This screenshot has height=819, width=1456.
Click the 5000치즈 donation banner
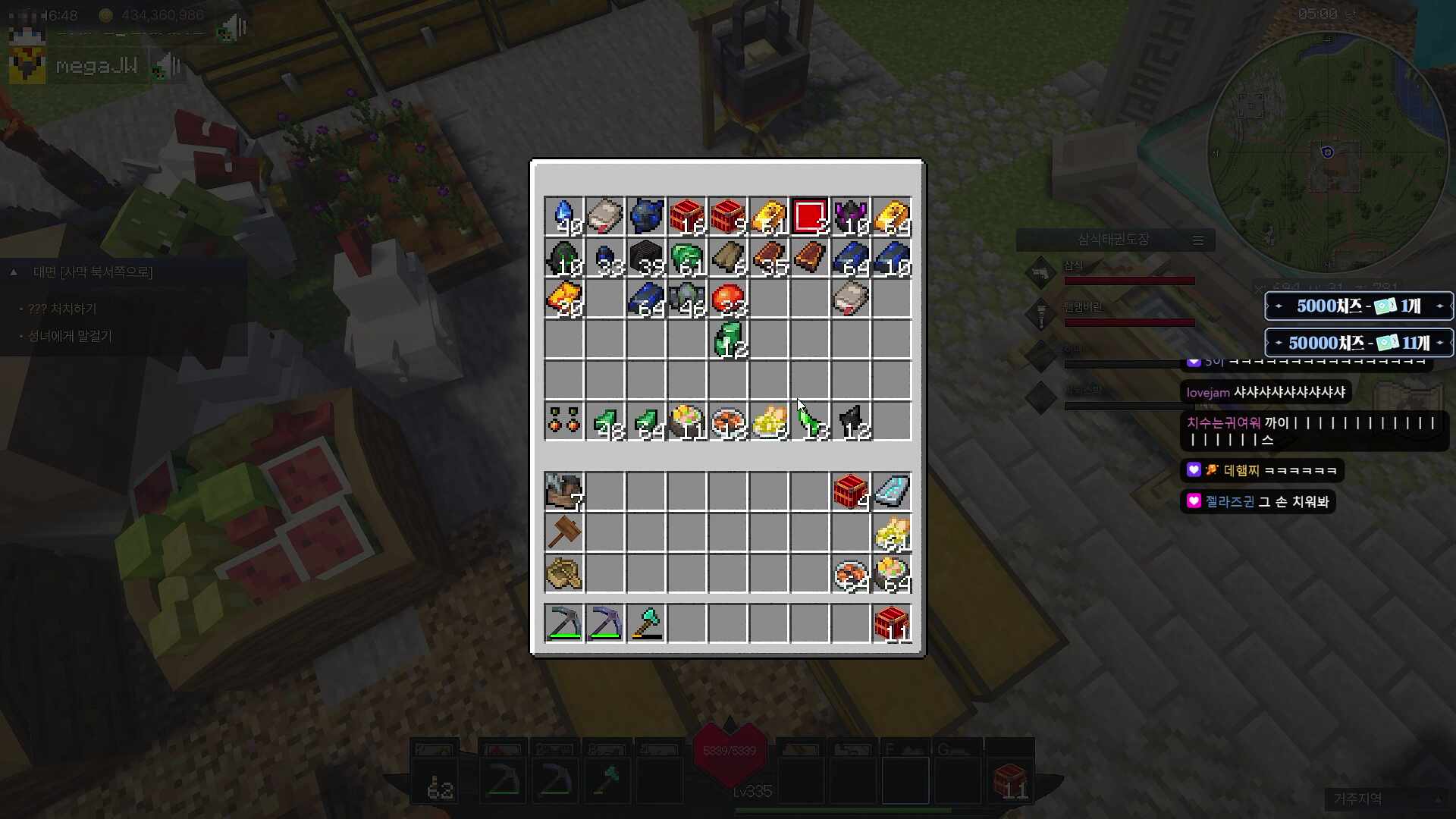point(1358,306)
